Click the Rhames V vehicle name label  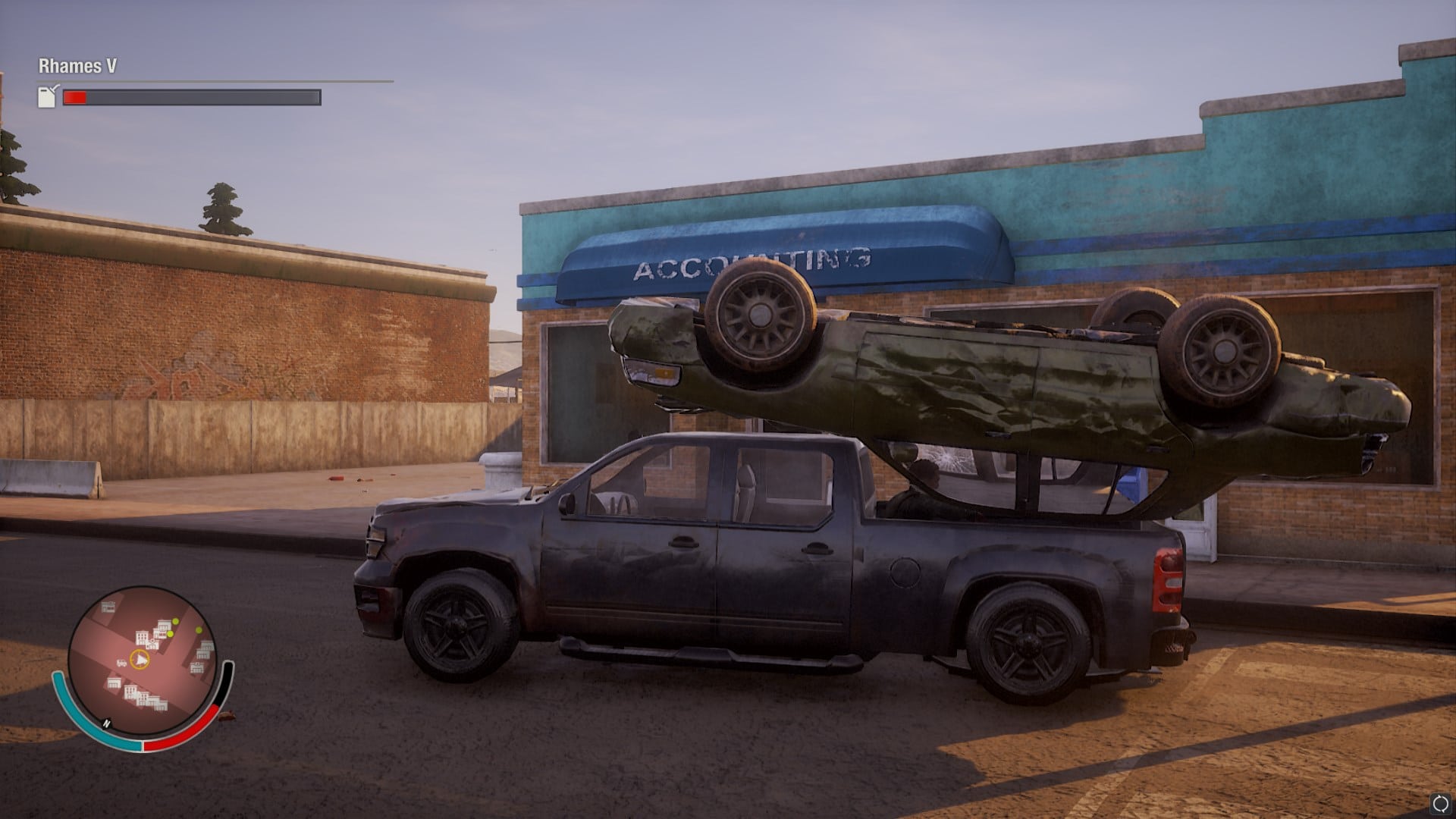pos(78,66)
